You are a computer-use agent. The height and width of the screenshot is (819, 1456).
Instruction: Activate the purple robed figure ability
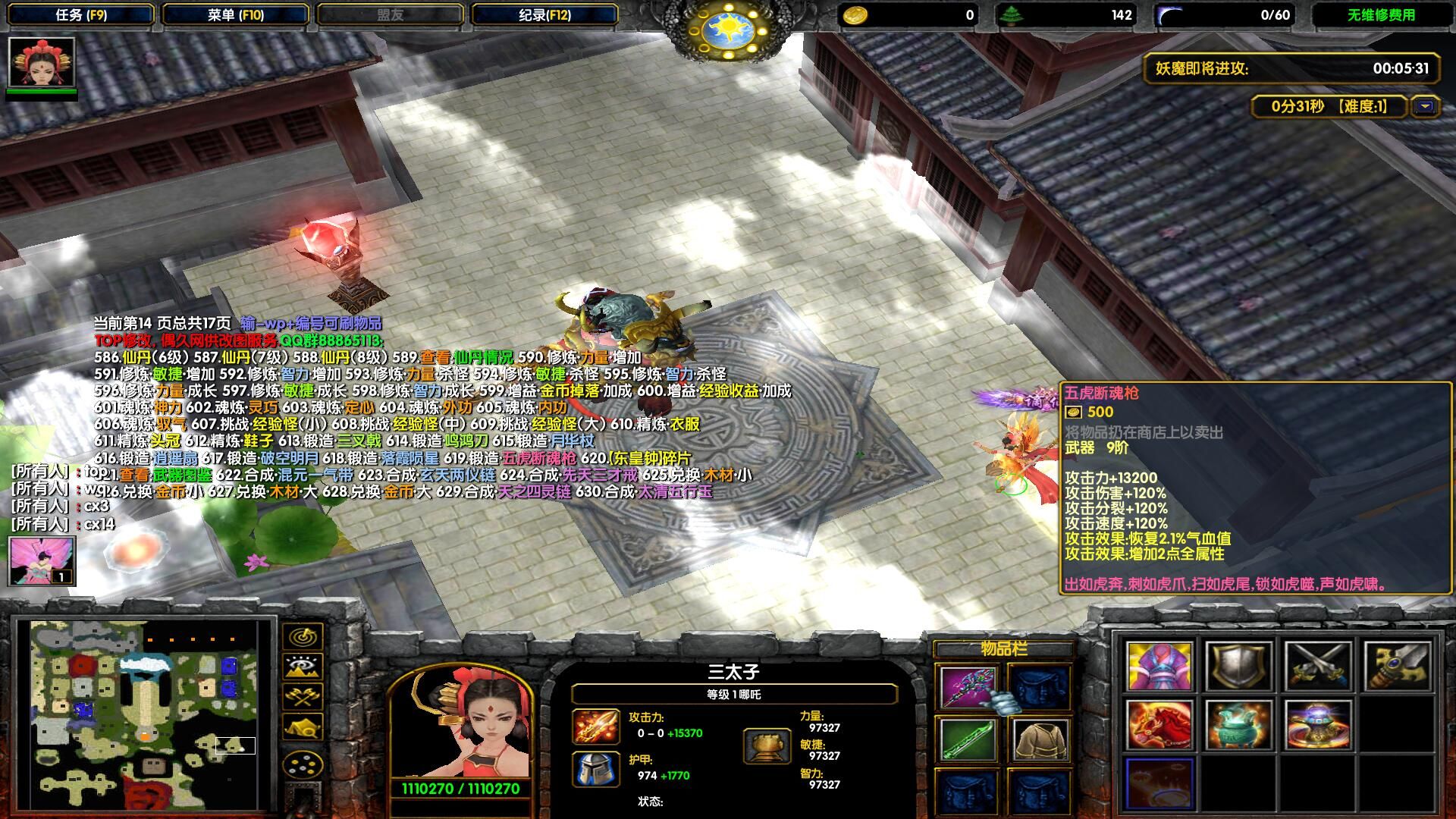(1159, 667)
